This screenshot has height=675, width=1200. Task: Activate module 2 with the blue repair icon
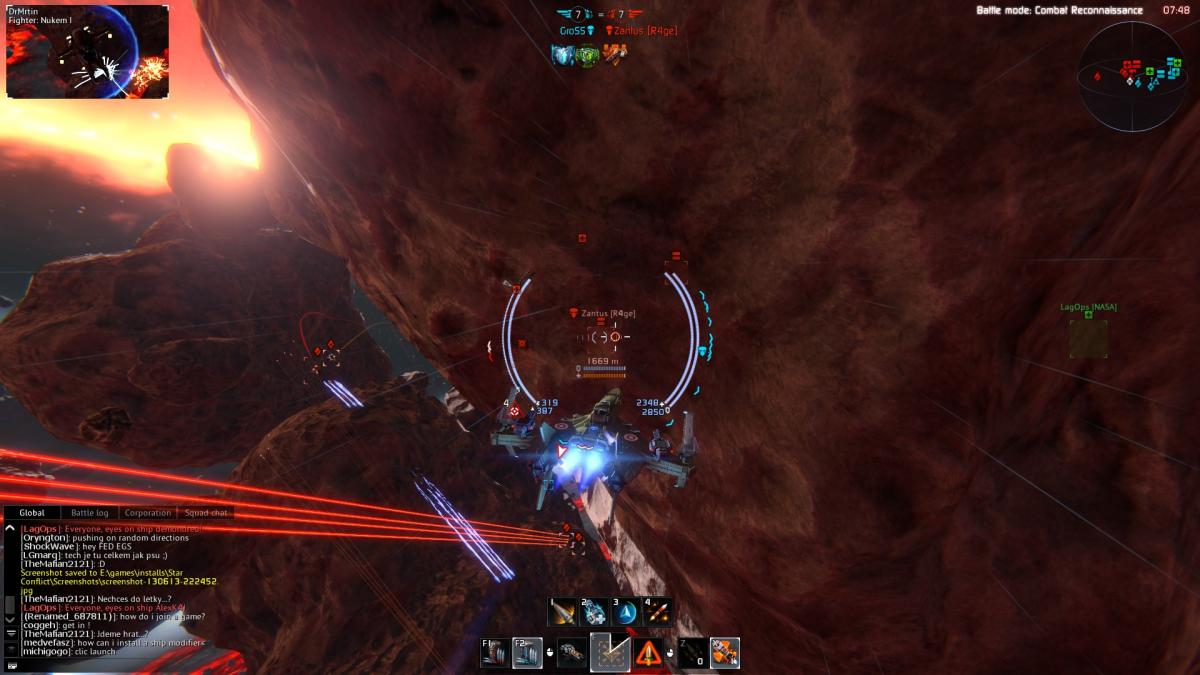coord(594,611)
